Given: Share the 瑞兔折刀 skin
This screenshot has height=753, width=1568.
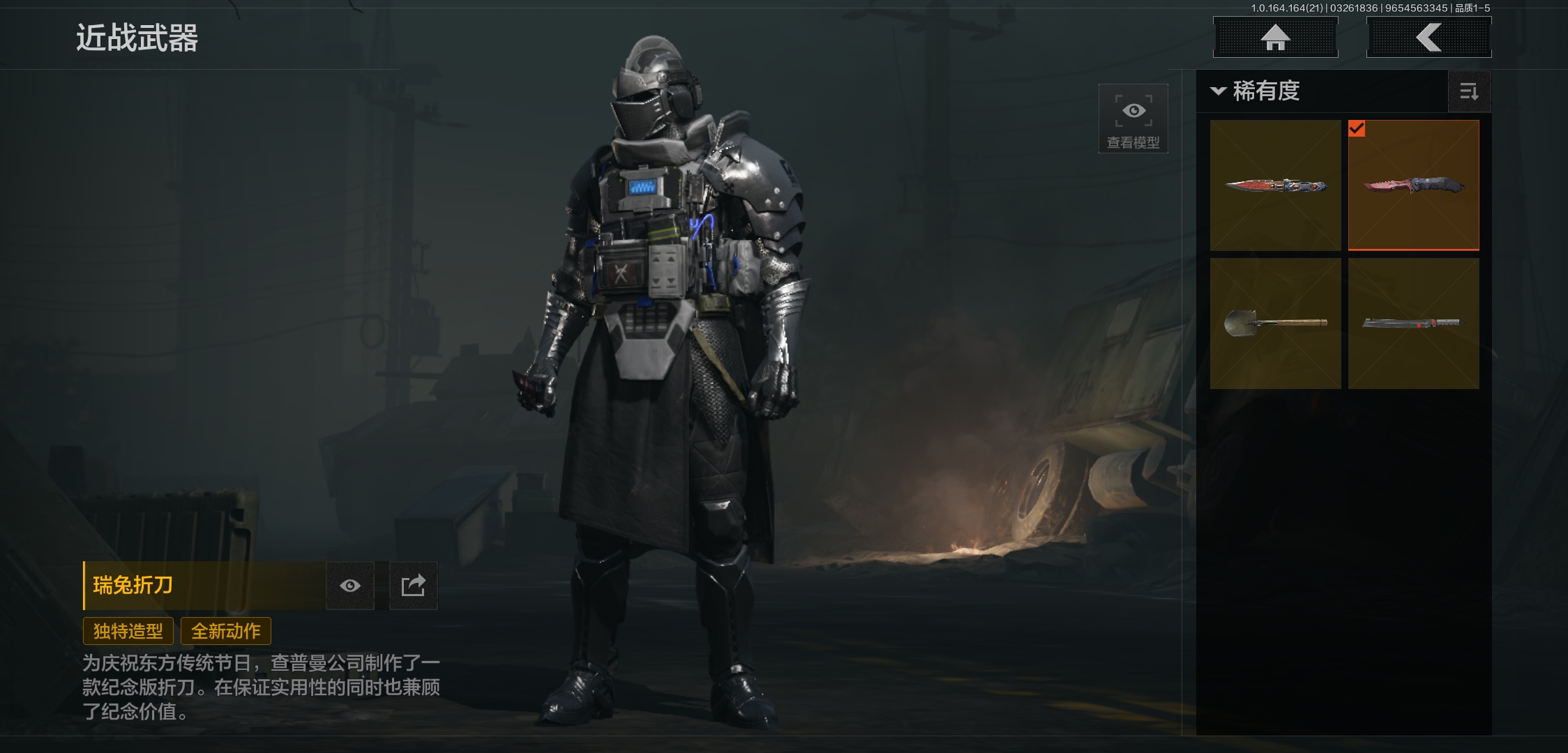Looking at the screenshot, I should (413, 586).
